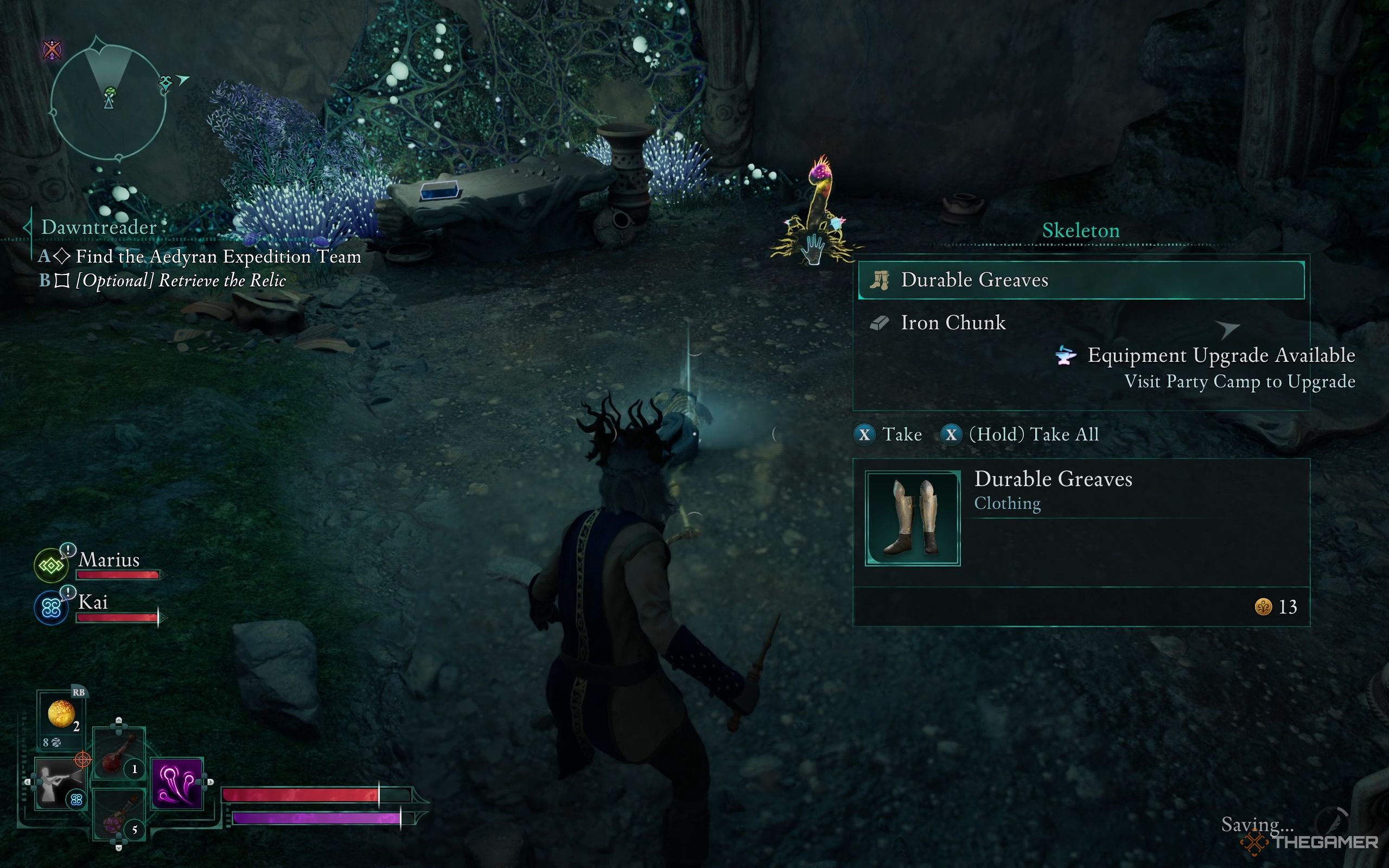Use the yellow orb throwable slot
1389x868 pixels.
tap(61, 714)
